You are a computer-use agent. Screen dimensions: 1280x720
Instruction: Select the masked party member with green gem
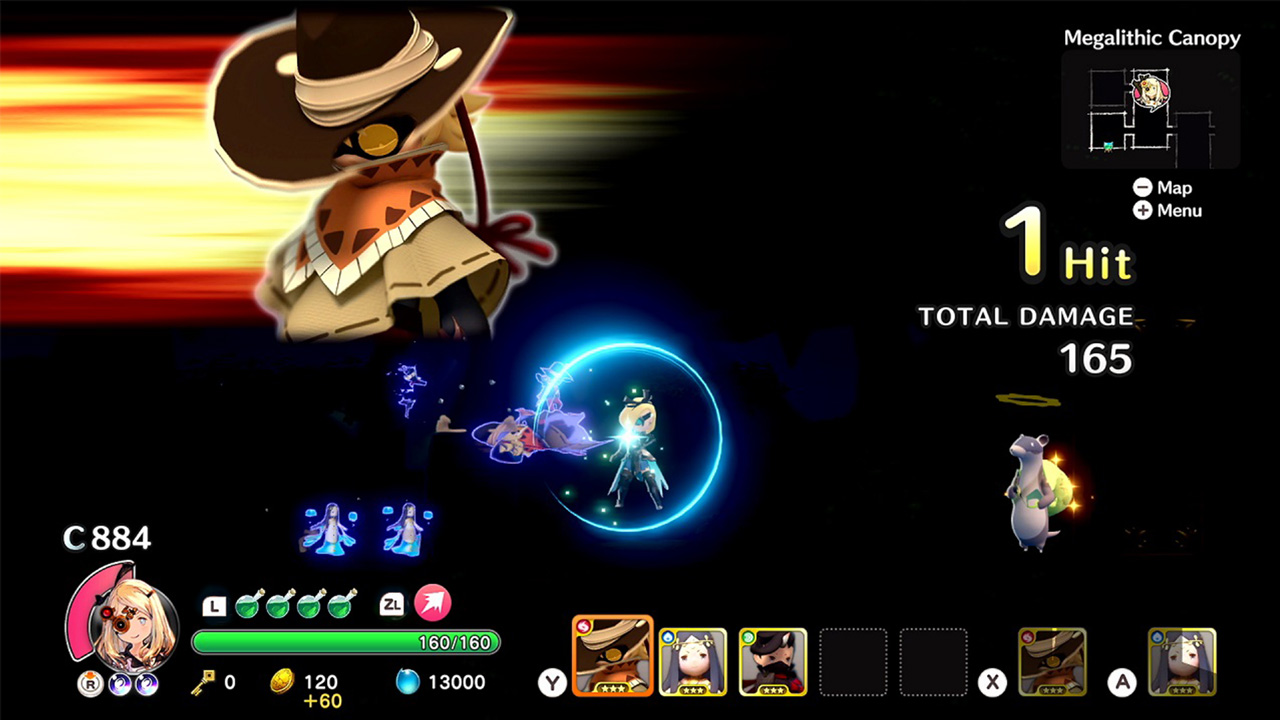(774, 661)
